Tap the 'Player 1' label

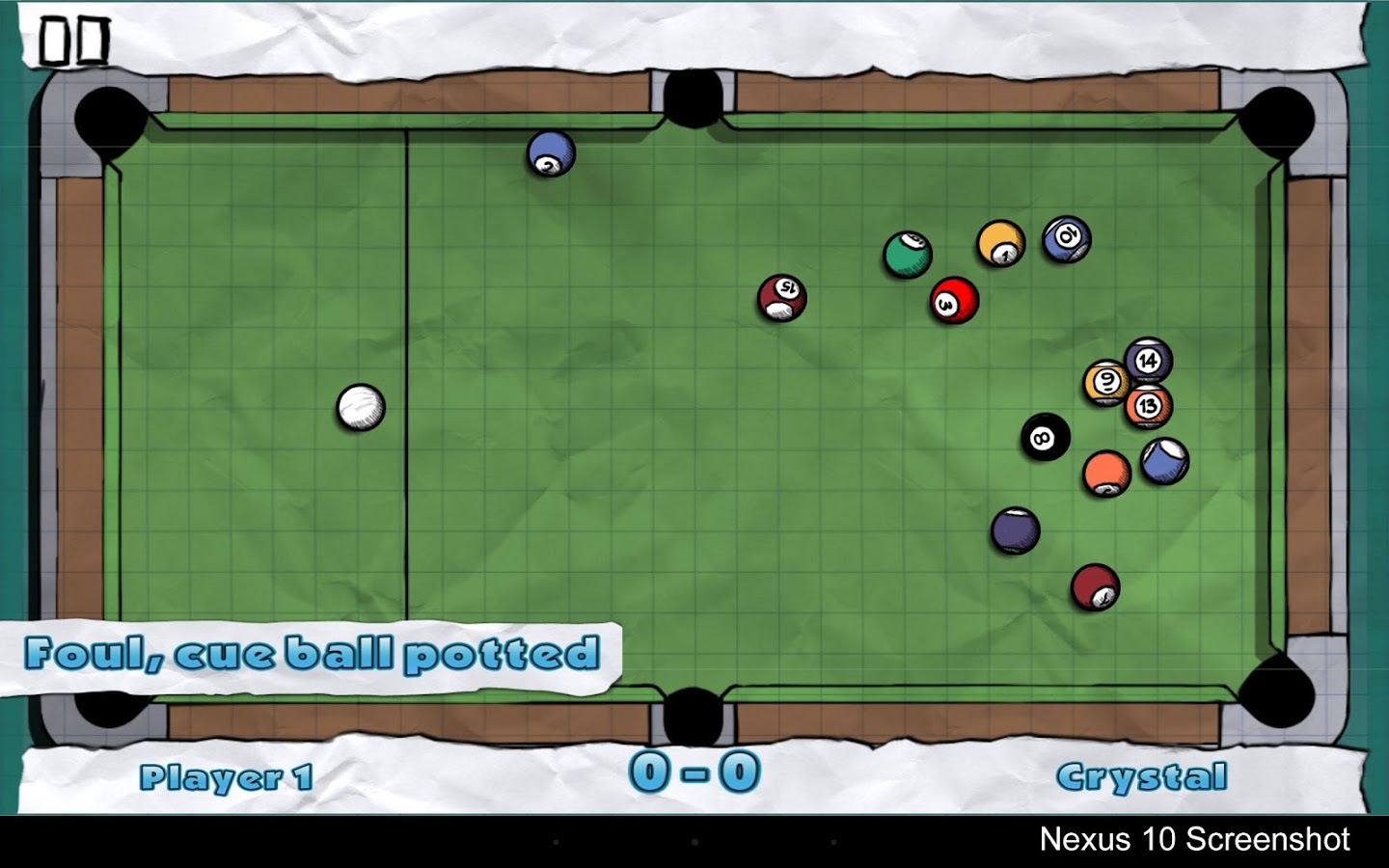(227, 773)
